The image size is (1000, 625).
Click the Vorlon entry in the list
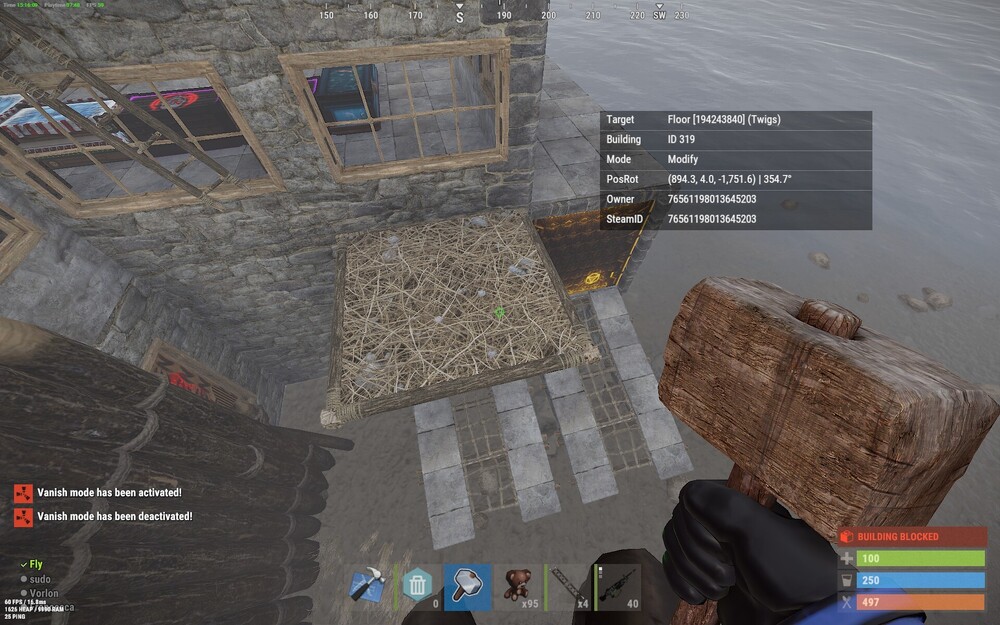pos(44,593)
